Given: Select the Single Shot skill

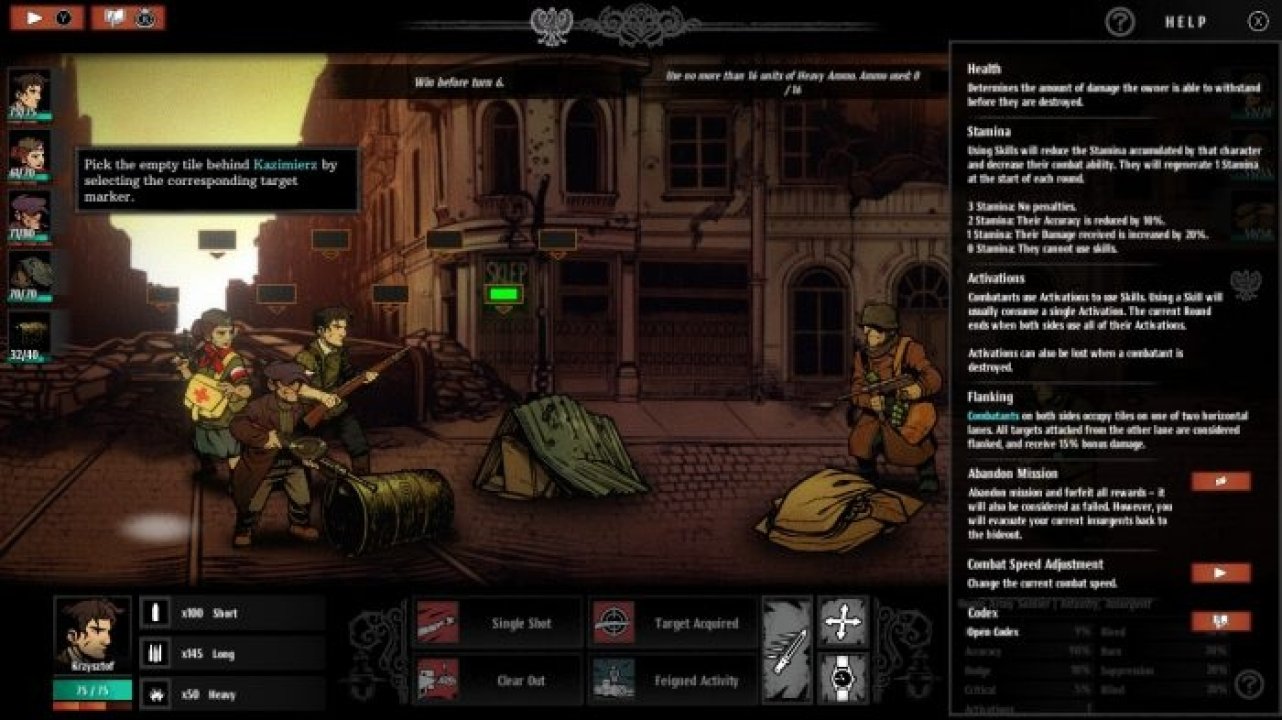Looking at the screenshot, I should 497,623.
